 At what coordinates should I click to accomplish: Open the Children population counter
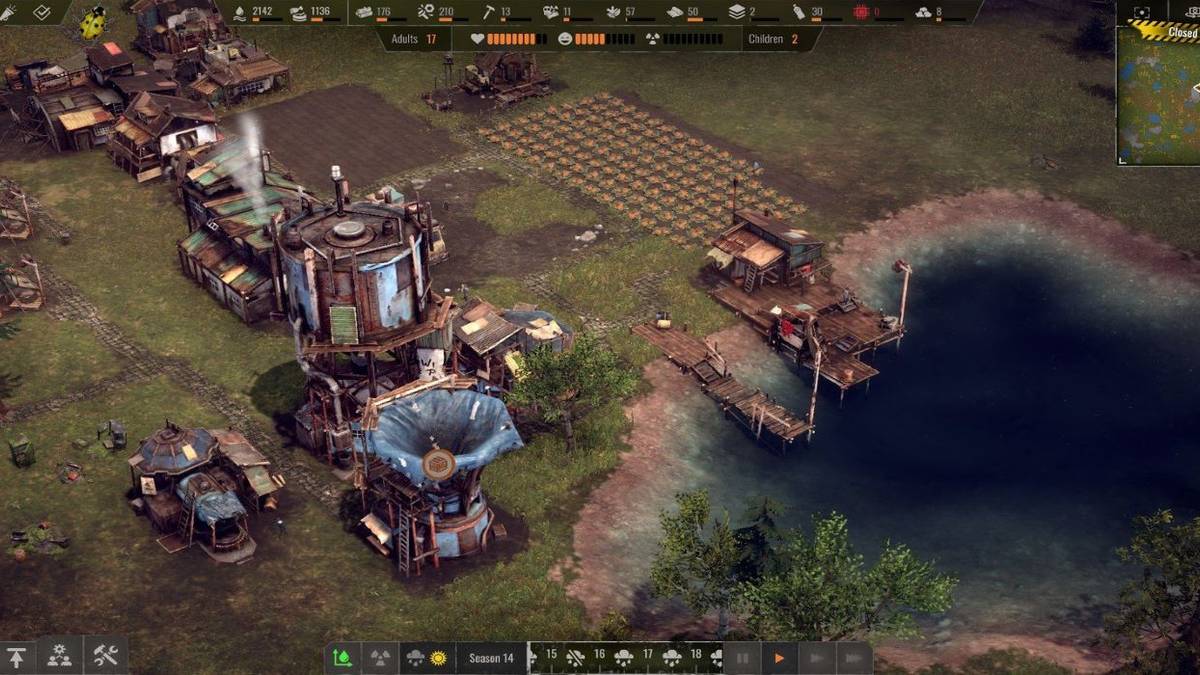click(774, 39)
